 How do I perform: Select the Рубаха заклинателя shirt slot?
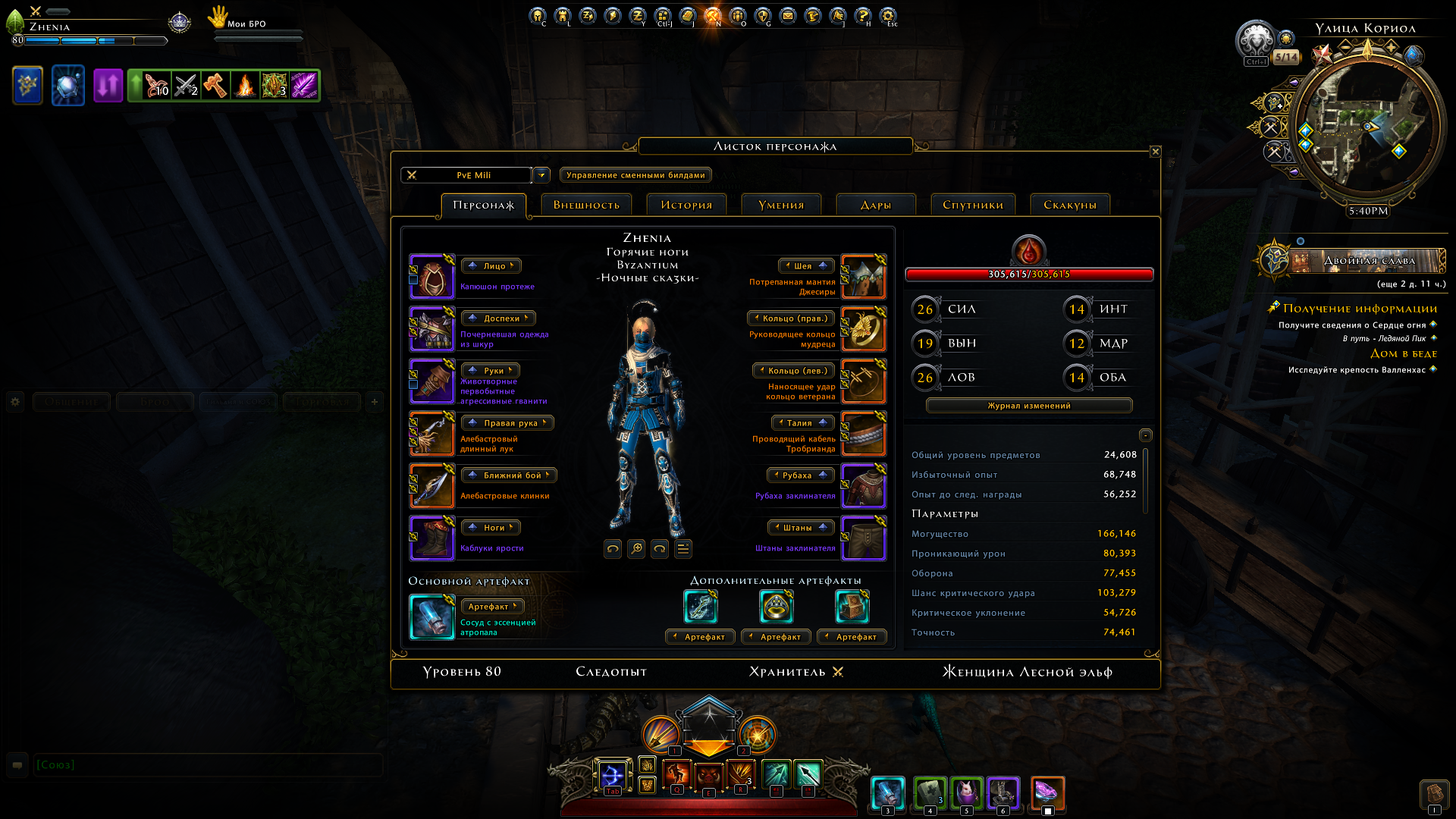864,486
